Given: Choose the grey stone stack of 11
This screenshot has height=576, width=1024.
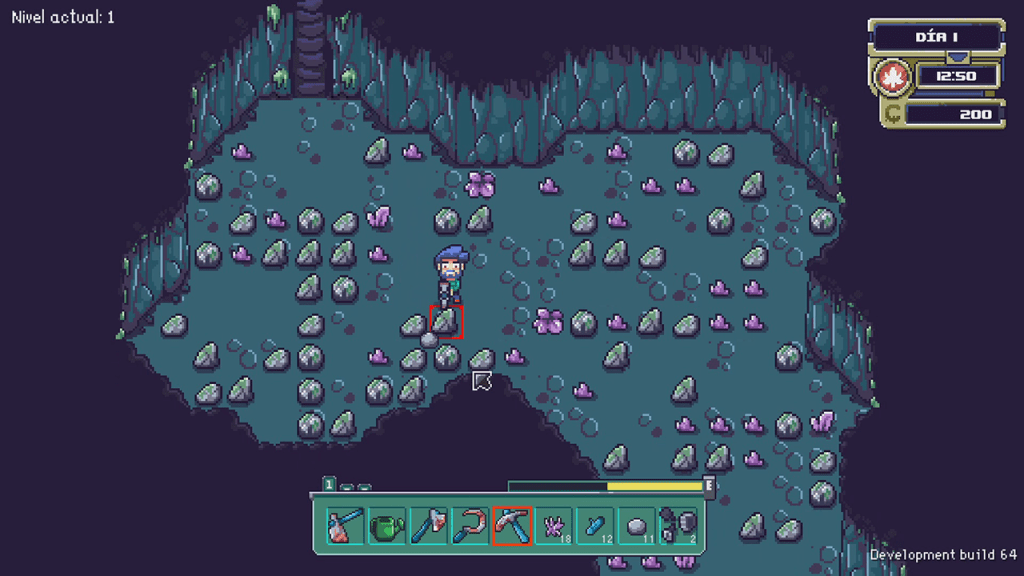Looking at the screenshot, I should [x=636, y=525].
